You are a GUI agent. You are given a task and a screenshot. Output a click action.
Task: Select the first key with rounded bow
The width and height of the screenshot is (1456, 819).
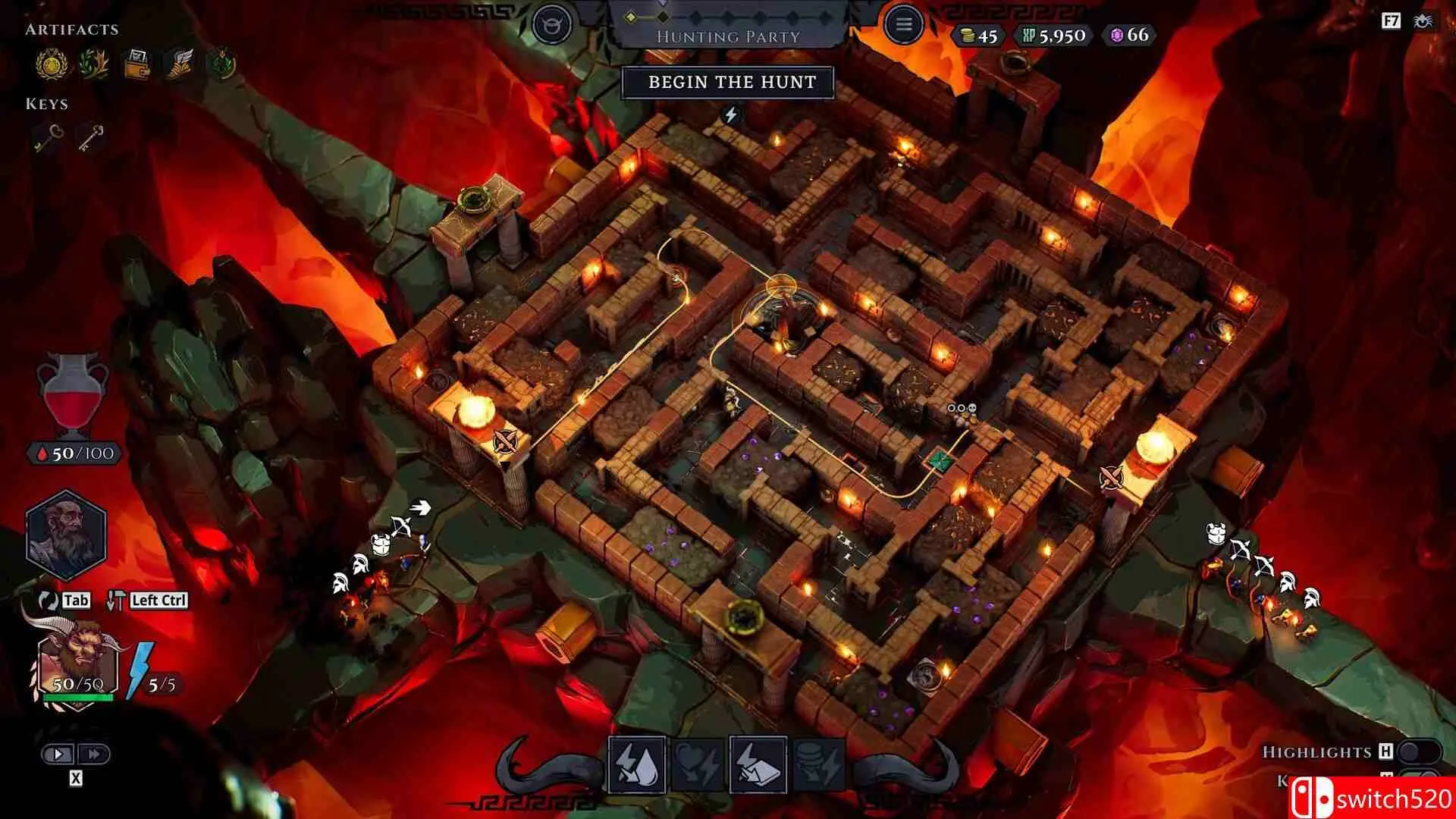pyautogui.click(x=49, y=138)
